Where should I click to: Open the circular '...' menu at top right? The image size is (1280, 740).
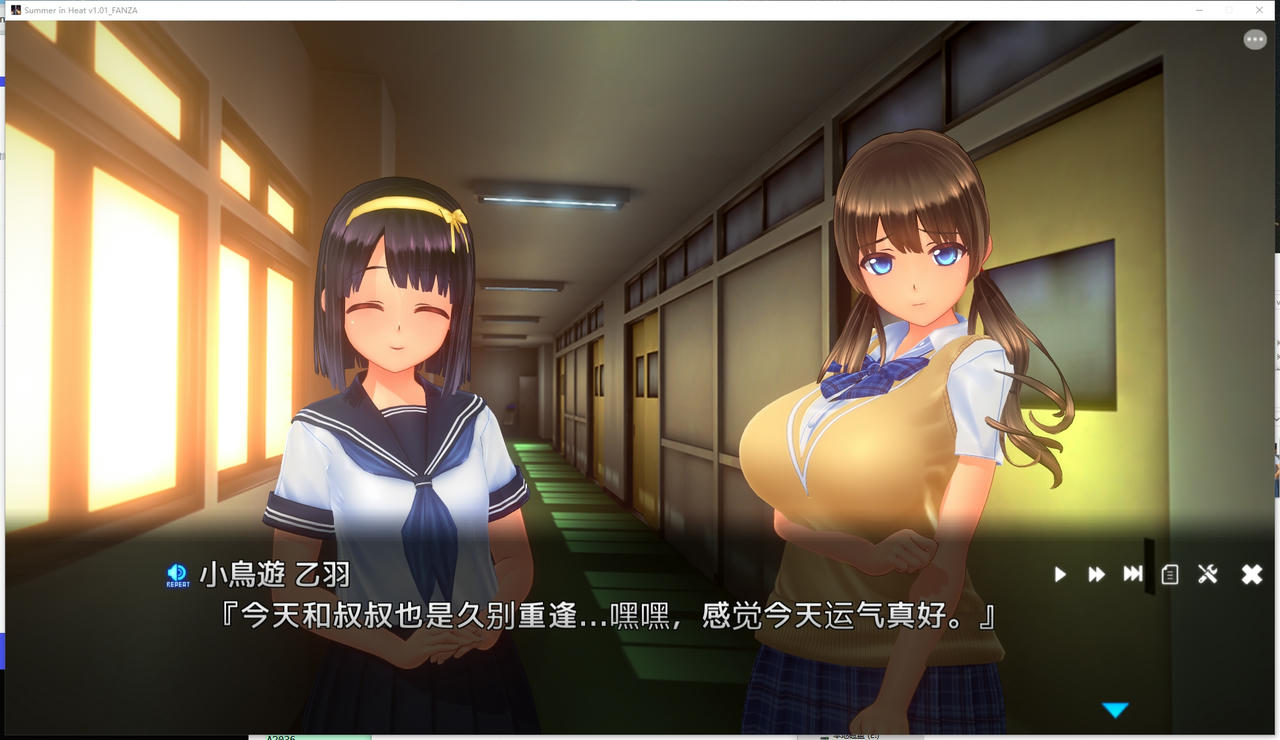[x=1255, y=38]
